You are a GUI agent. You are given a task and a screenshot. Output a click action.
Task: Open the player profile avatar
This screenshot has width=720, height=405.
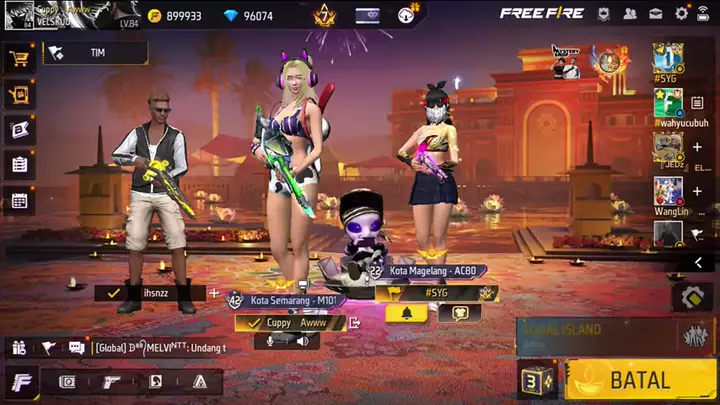tap(17, 15)
